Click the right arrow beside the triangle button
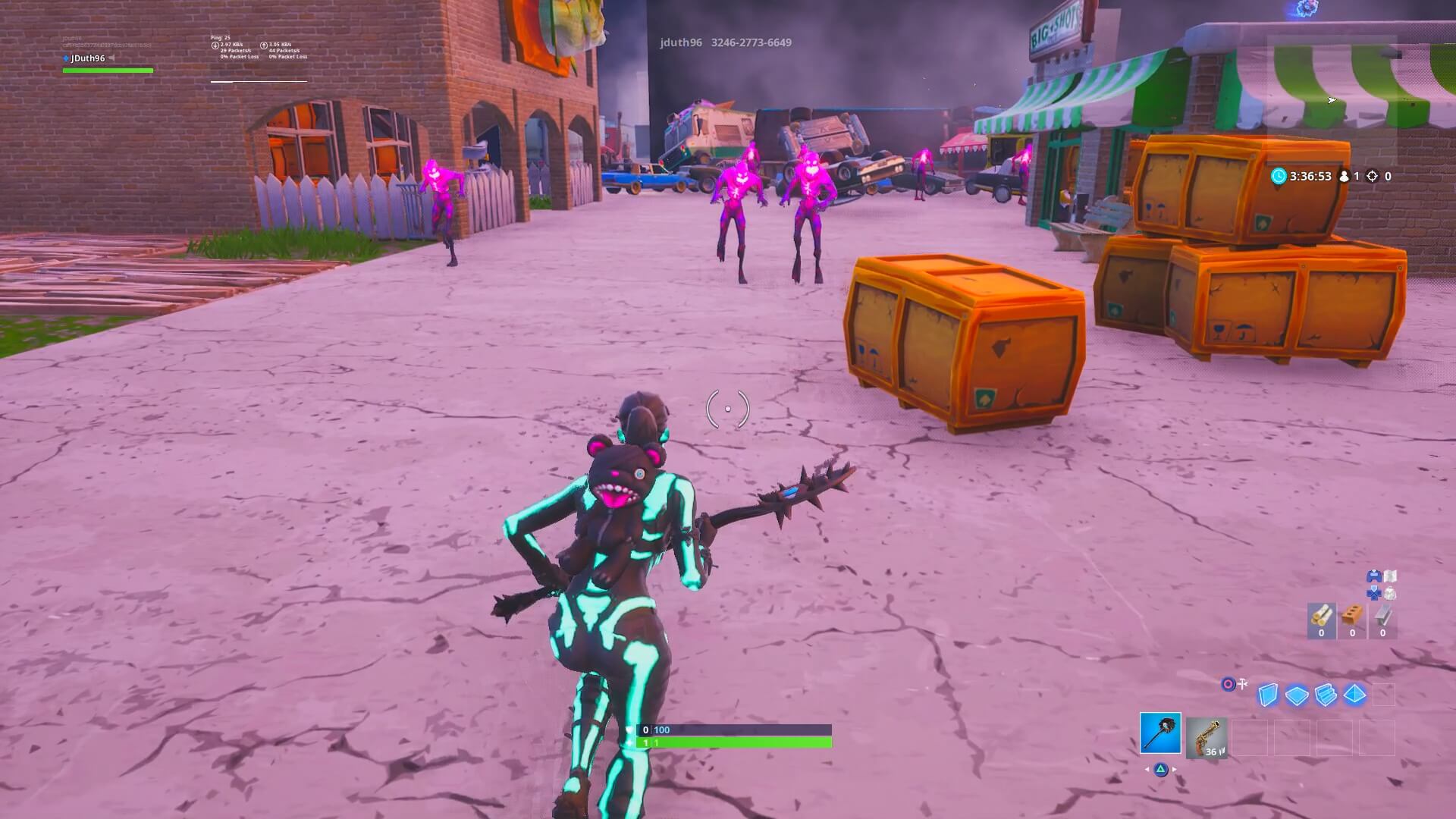Image resolution: width=1456 pixels, height=819 pixels. click(1174, 770)
